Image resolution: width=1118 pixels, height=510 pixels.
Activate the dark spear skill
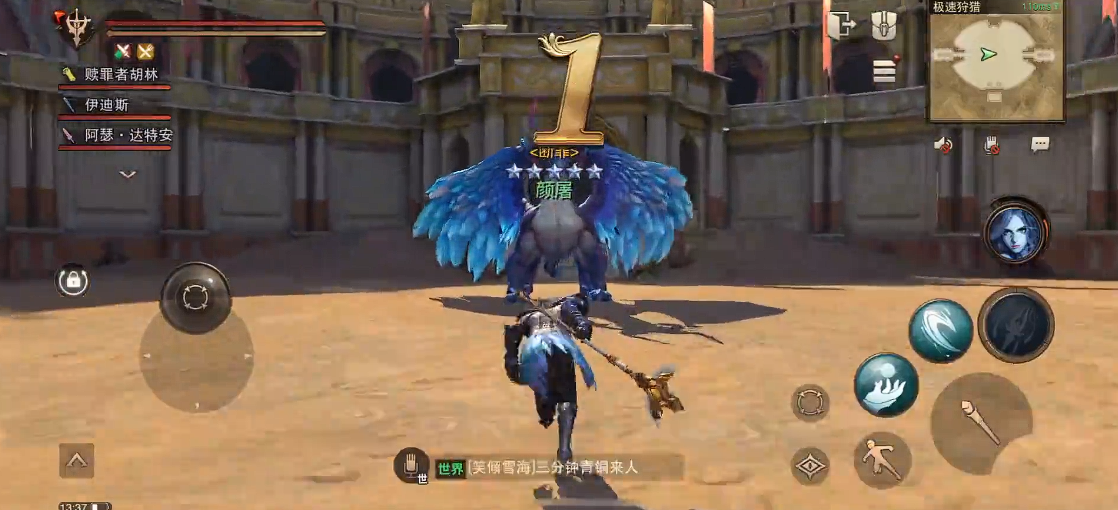tap(1015, 325)
